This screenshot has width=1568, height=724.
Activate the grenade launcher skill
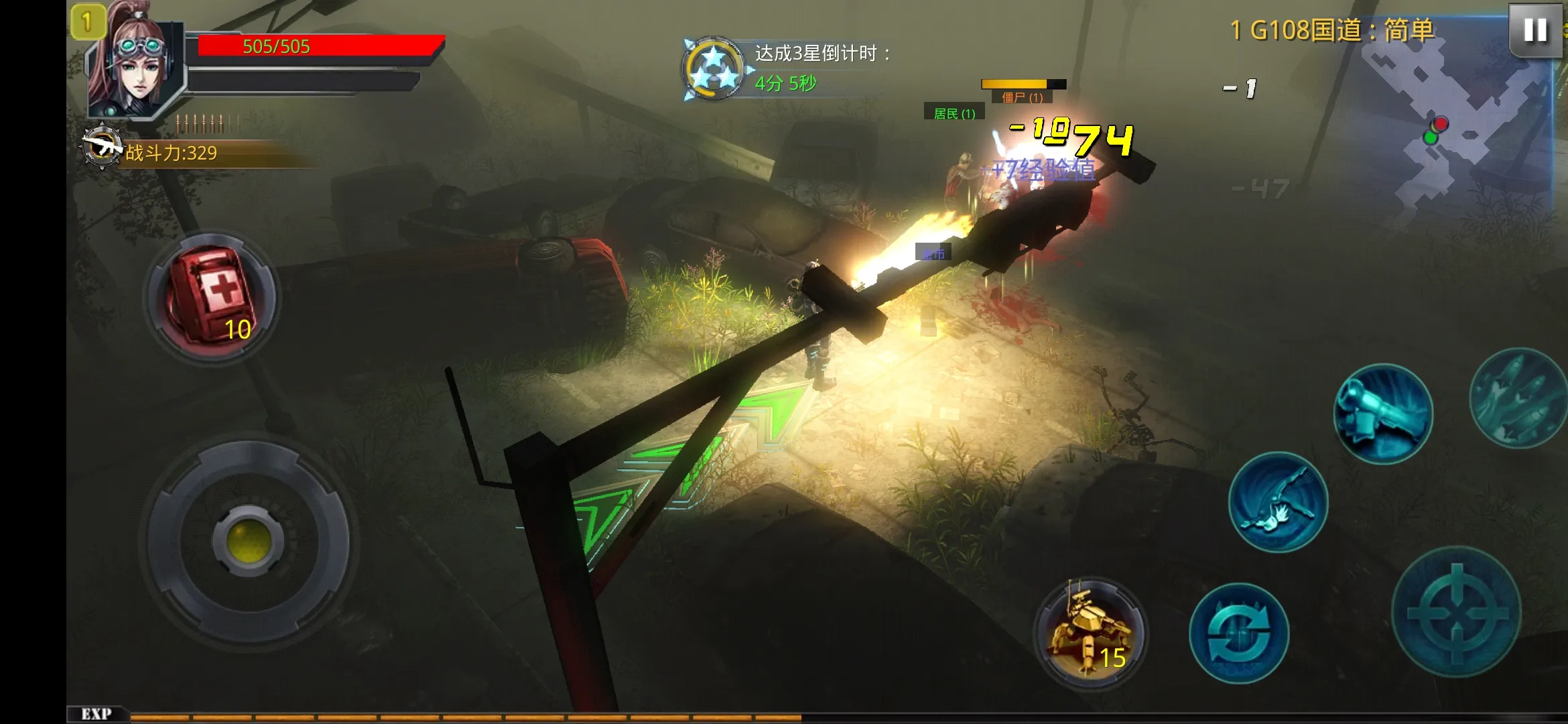[x=1383, y=413]
